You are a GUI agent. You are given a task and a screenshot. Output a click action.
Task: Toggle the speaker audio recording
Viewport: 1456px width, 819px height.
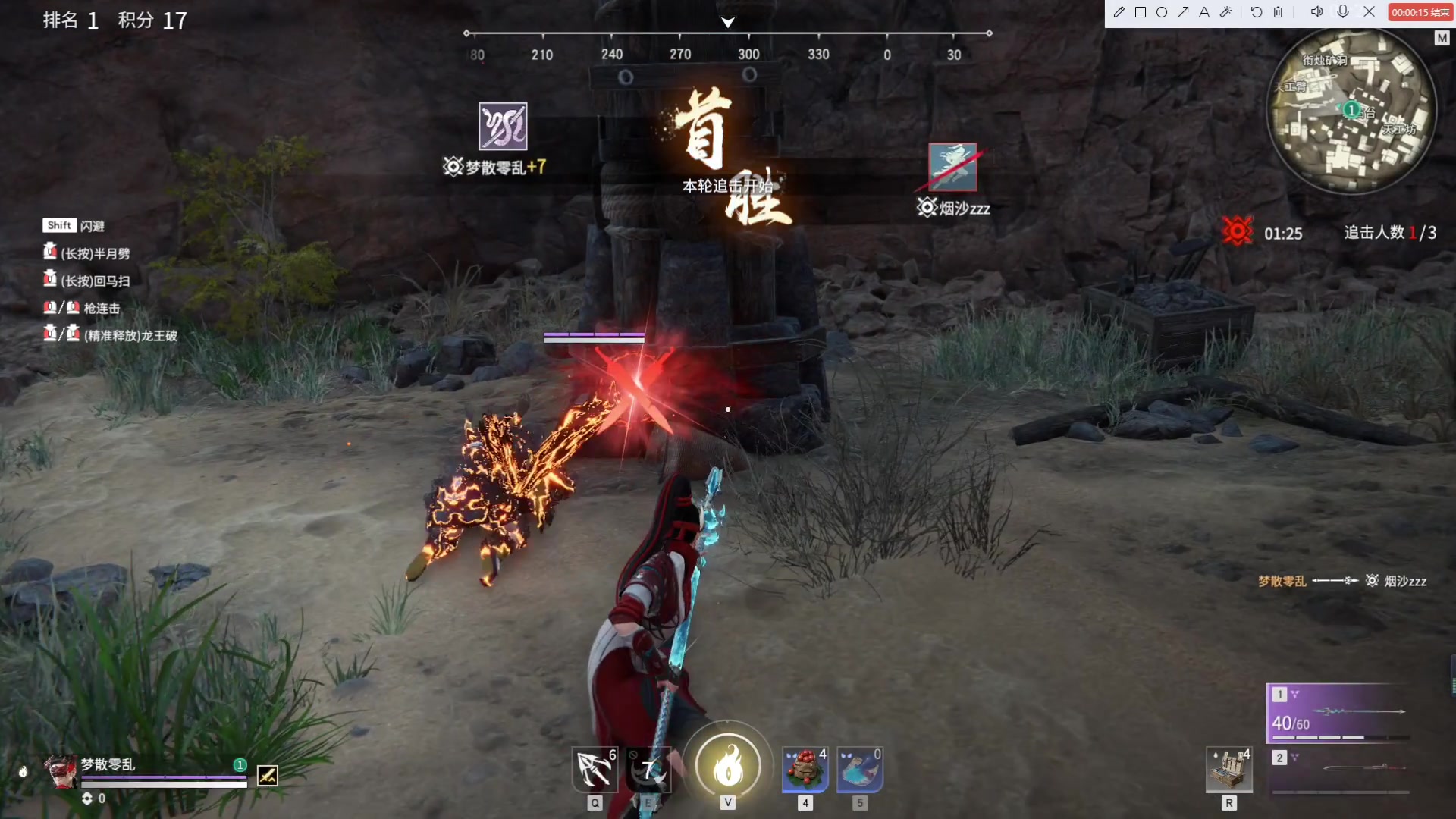click(x=1317, y=12)
